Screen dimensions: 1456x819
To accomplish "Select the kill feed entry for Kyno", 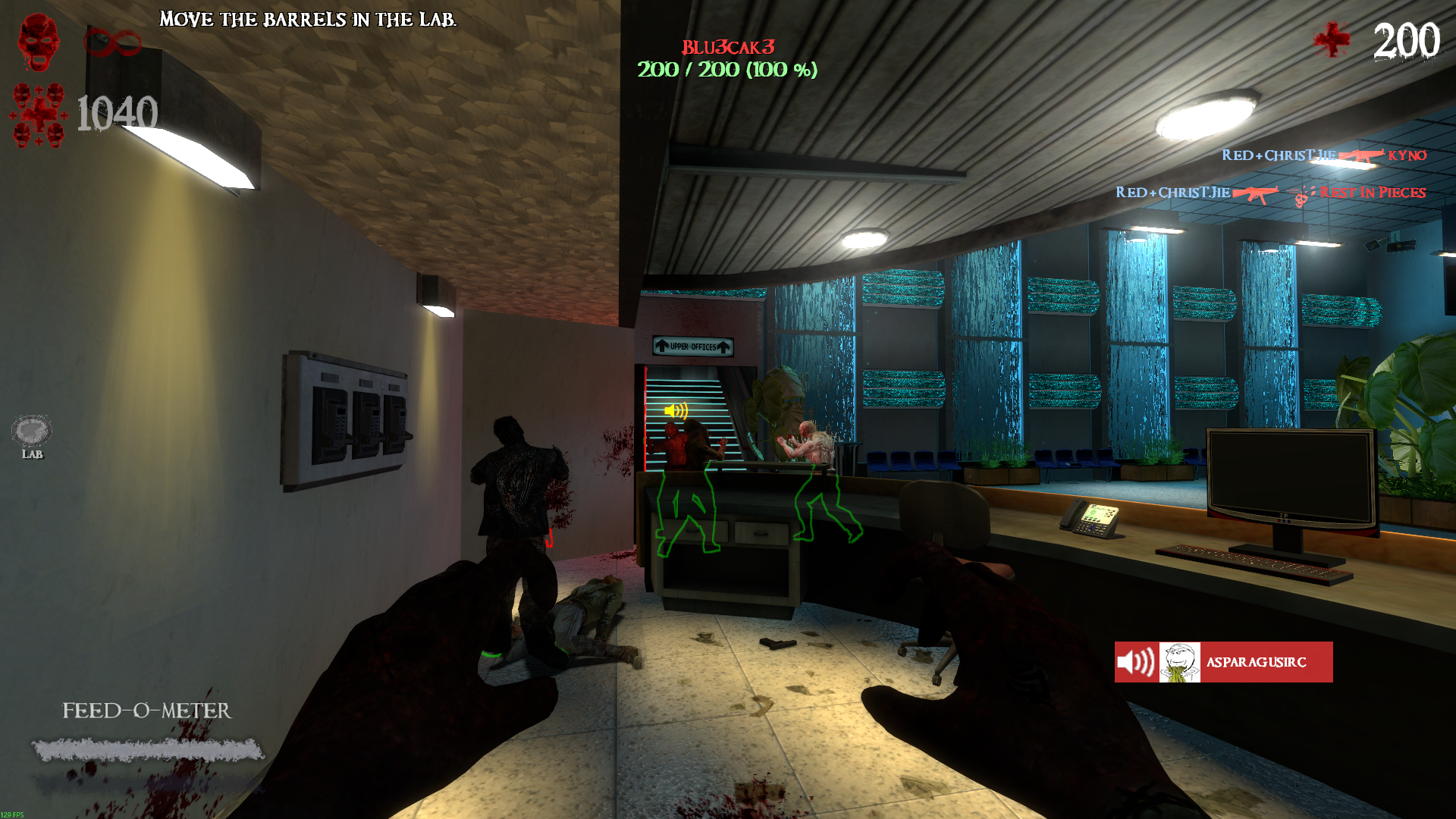I will coord(1407,155).
